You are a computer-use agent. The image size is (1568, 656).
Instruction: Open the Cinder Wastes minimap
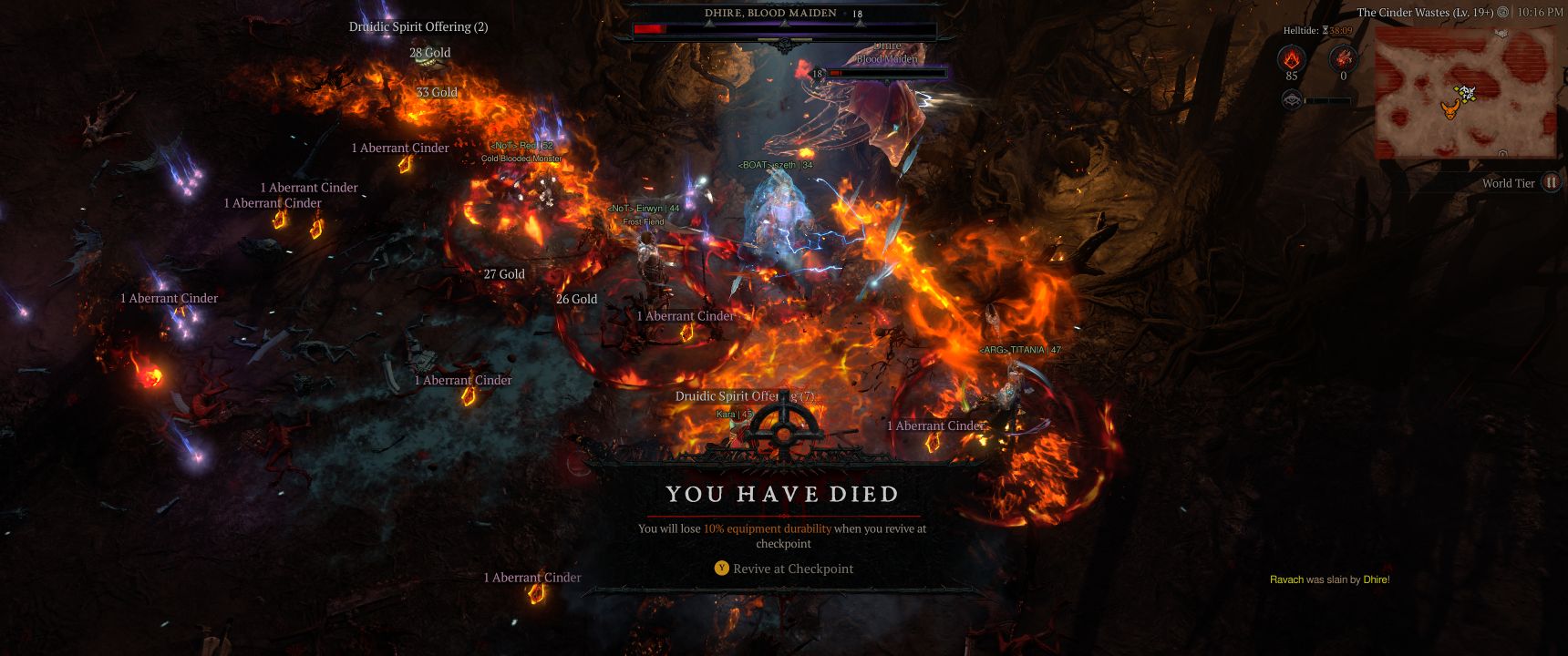[x=1464, y=89]
